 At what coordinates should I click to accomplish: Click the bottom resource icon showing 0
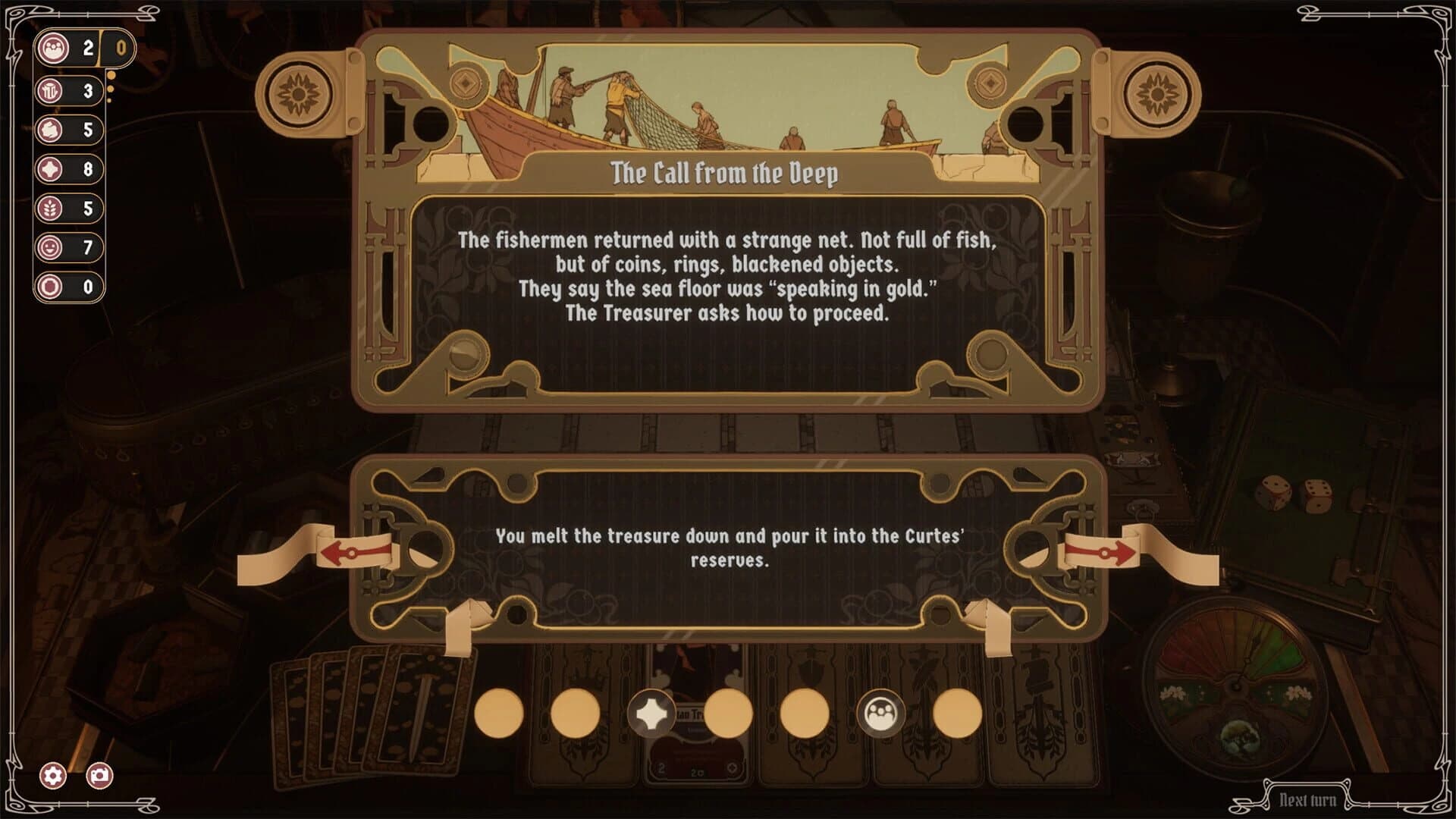coord(52,287)
